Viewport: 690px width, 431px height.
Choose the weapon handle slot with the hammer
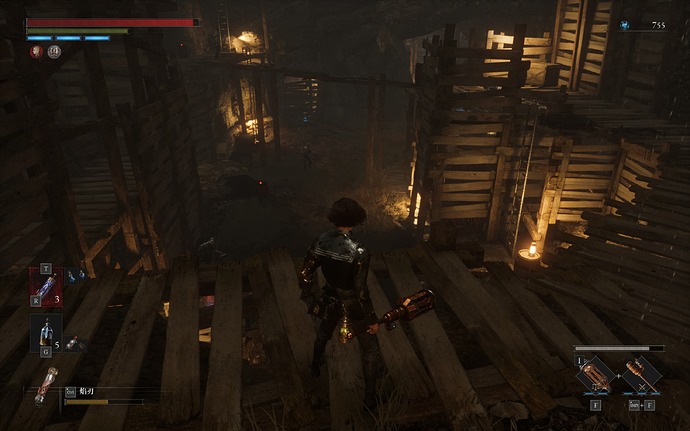641,375
